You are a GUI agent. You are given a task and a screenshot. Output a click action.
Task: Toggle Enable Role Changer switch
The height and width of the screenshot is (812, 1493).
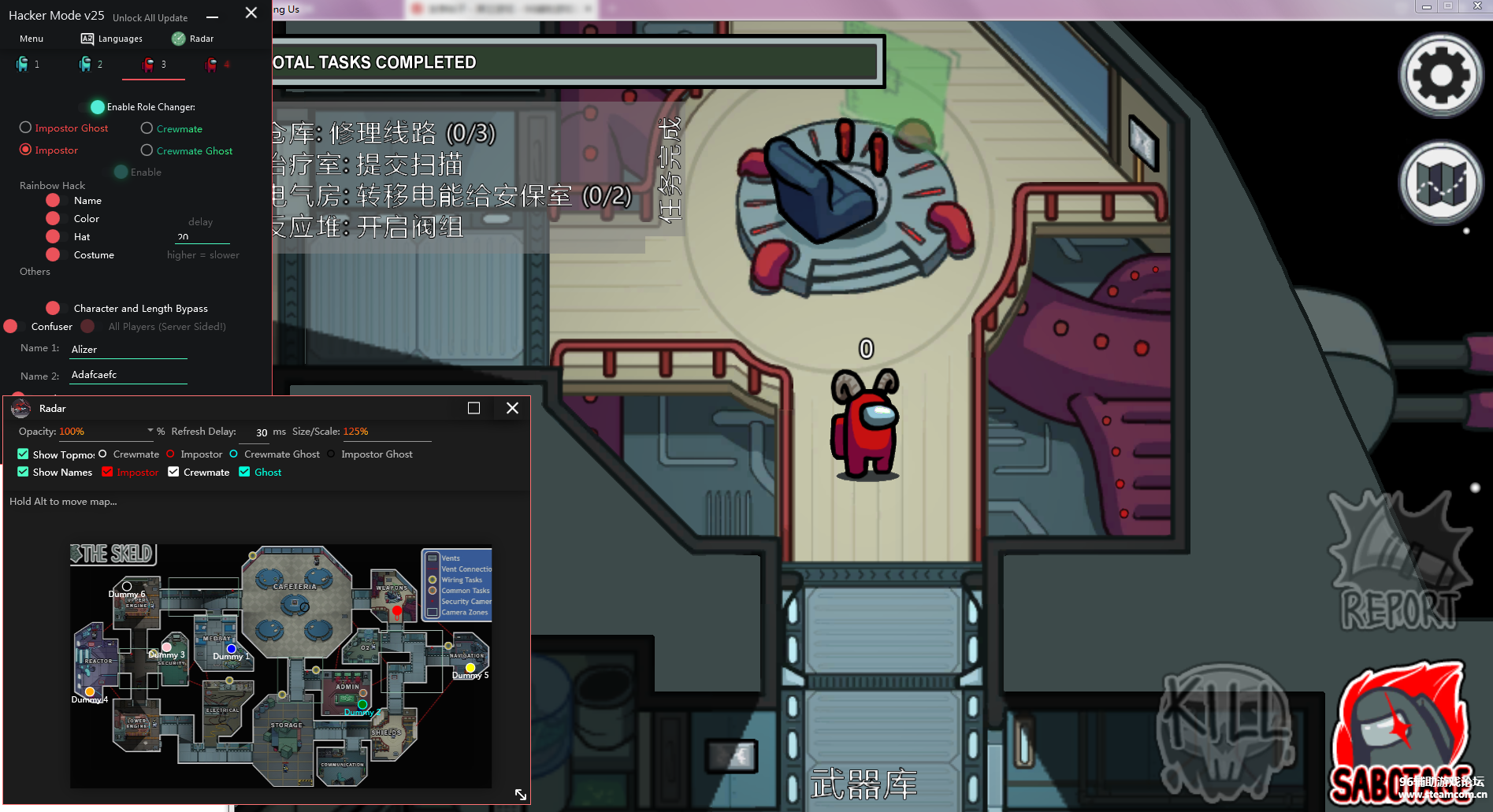click(98, 107)
